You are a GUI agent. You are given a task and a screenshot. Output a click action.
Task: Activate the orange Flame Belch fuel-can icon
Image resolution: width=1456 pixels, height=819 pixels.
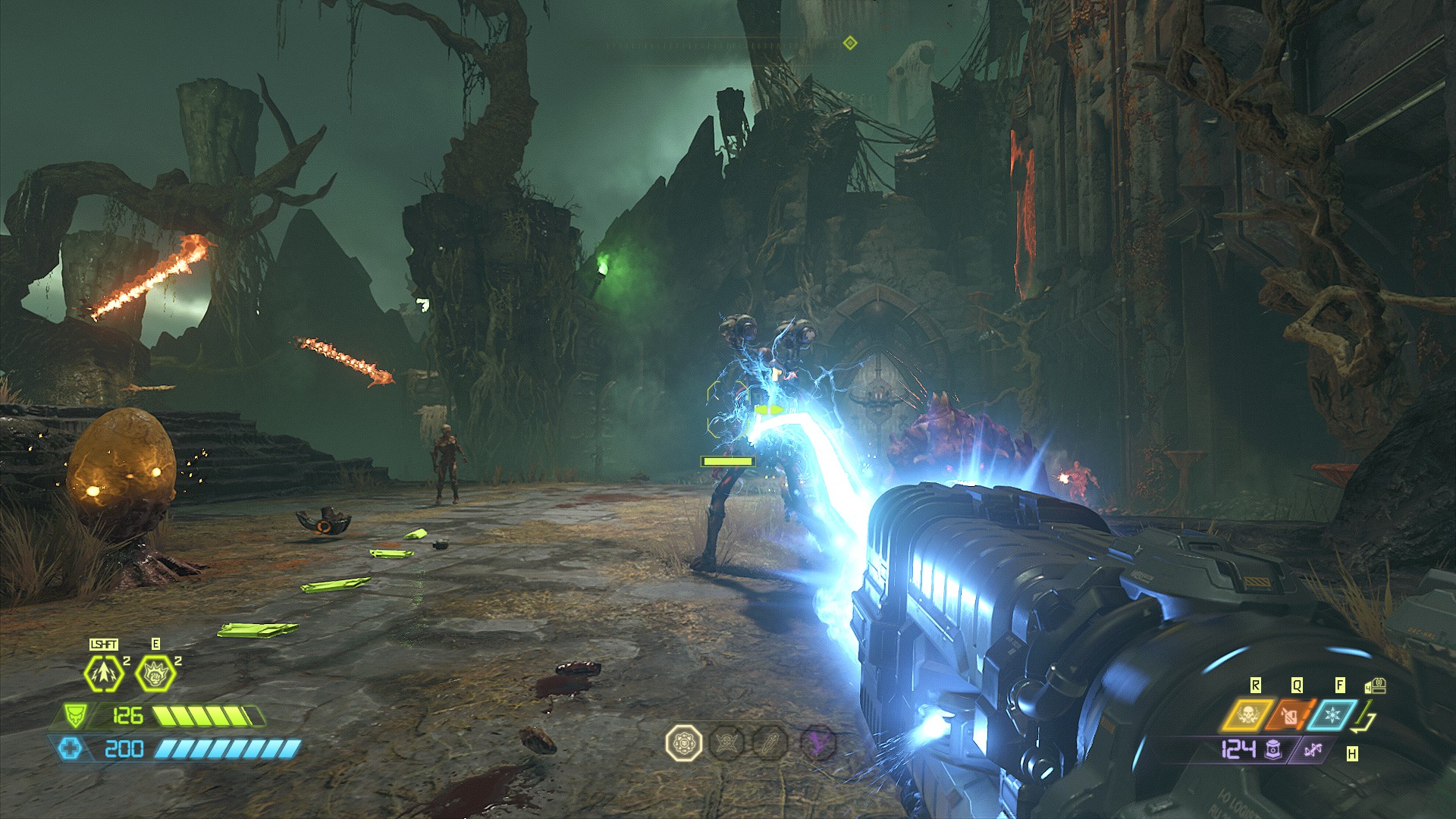point(1288,715)
